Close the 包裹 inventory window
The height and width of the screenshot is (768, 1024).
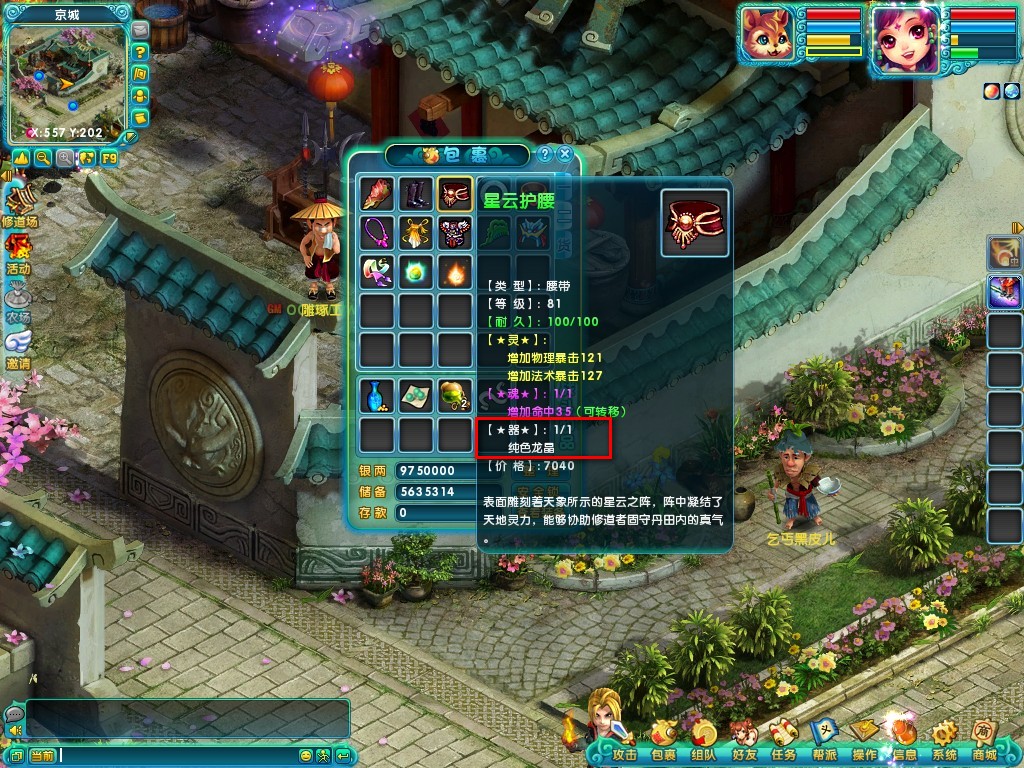coord(565,154)
